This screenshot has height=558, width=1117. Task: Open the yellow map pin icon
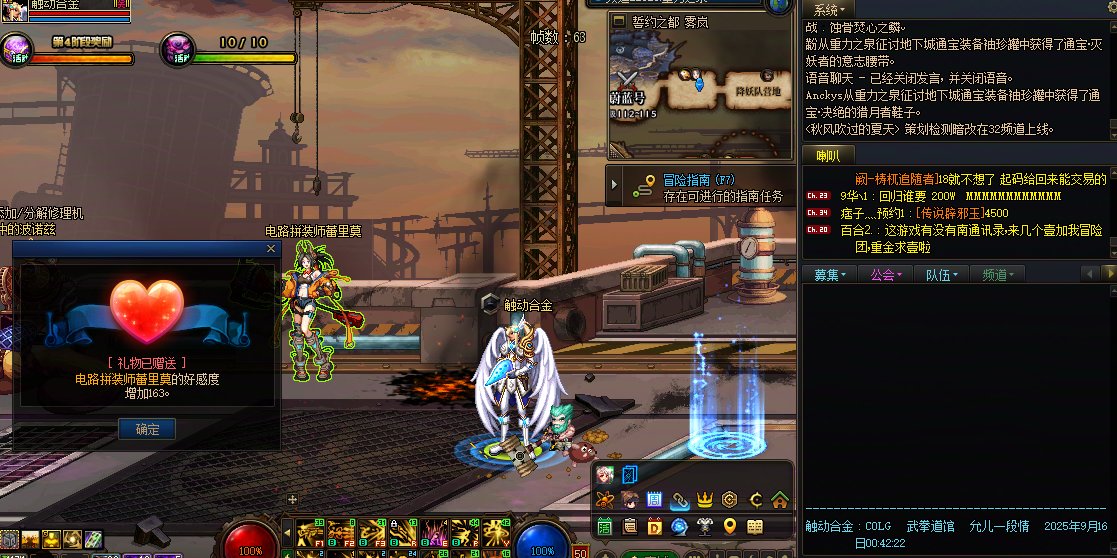pos(730,526)
